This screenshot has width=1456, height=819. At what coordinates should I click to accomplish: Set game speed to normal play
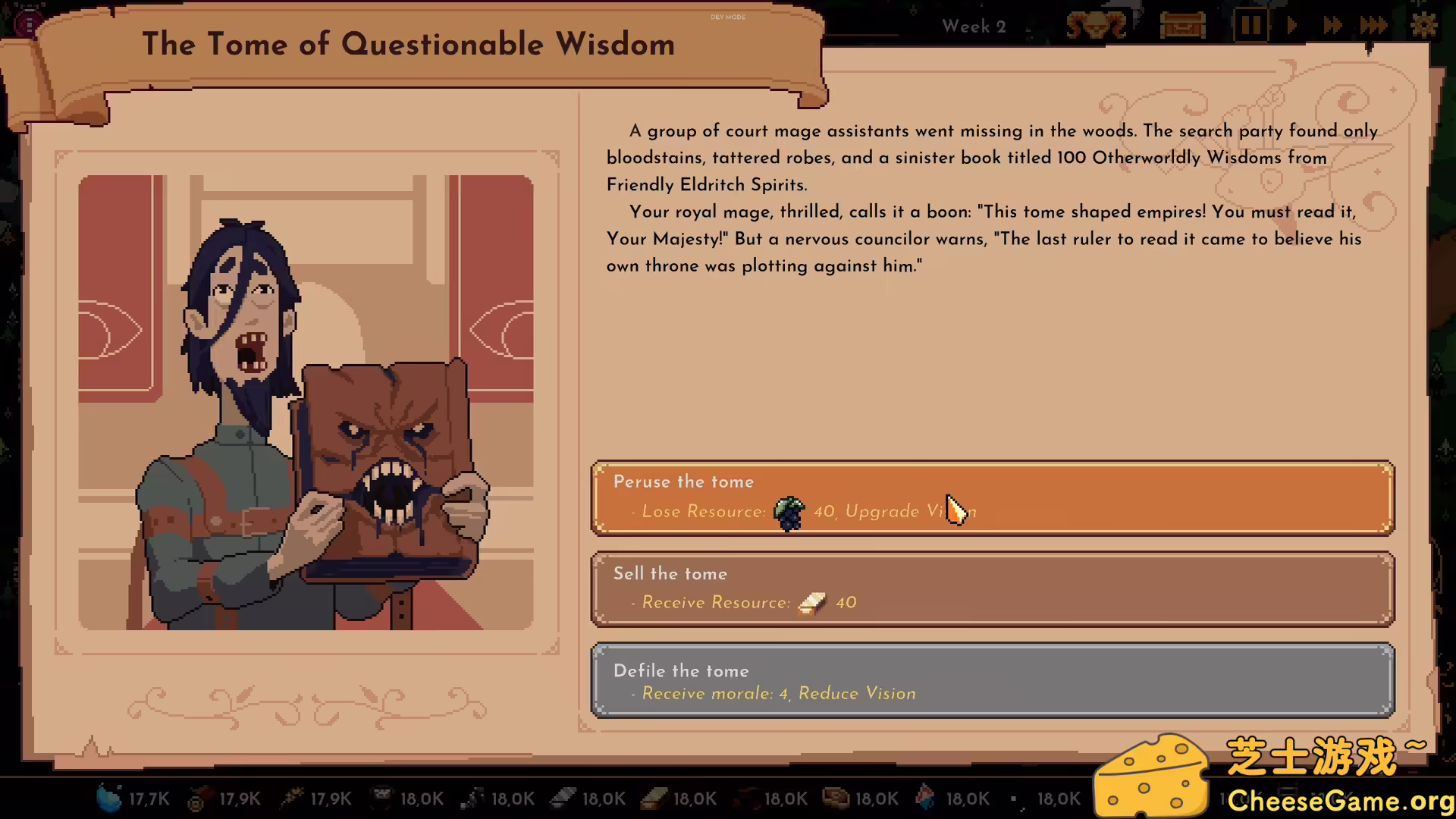click(1292, 27)
